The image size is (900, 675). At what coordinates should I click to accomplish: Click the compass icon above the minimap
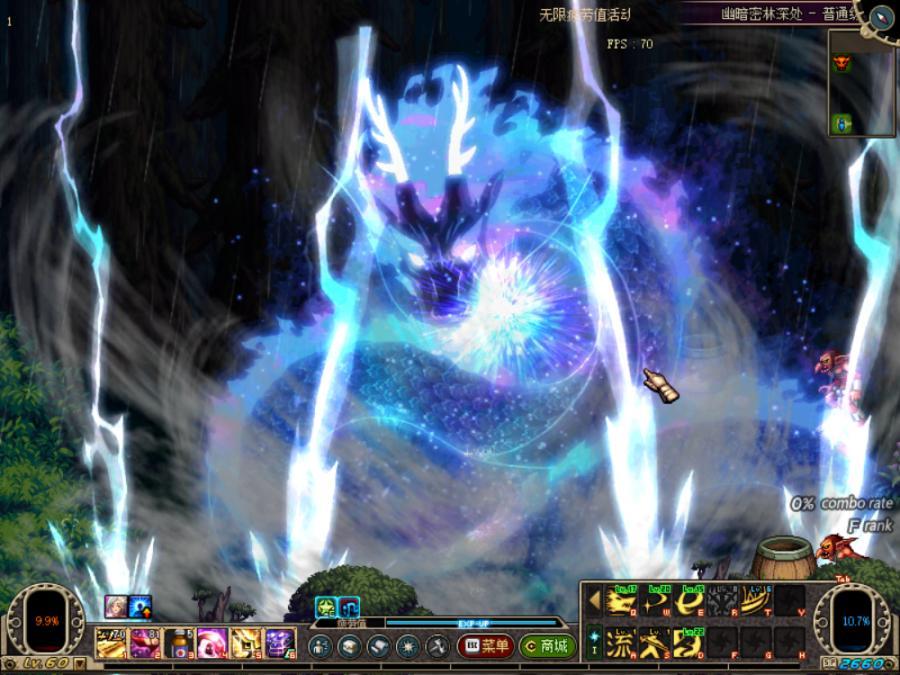pos(881,16)
